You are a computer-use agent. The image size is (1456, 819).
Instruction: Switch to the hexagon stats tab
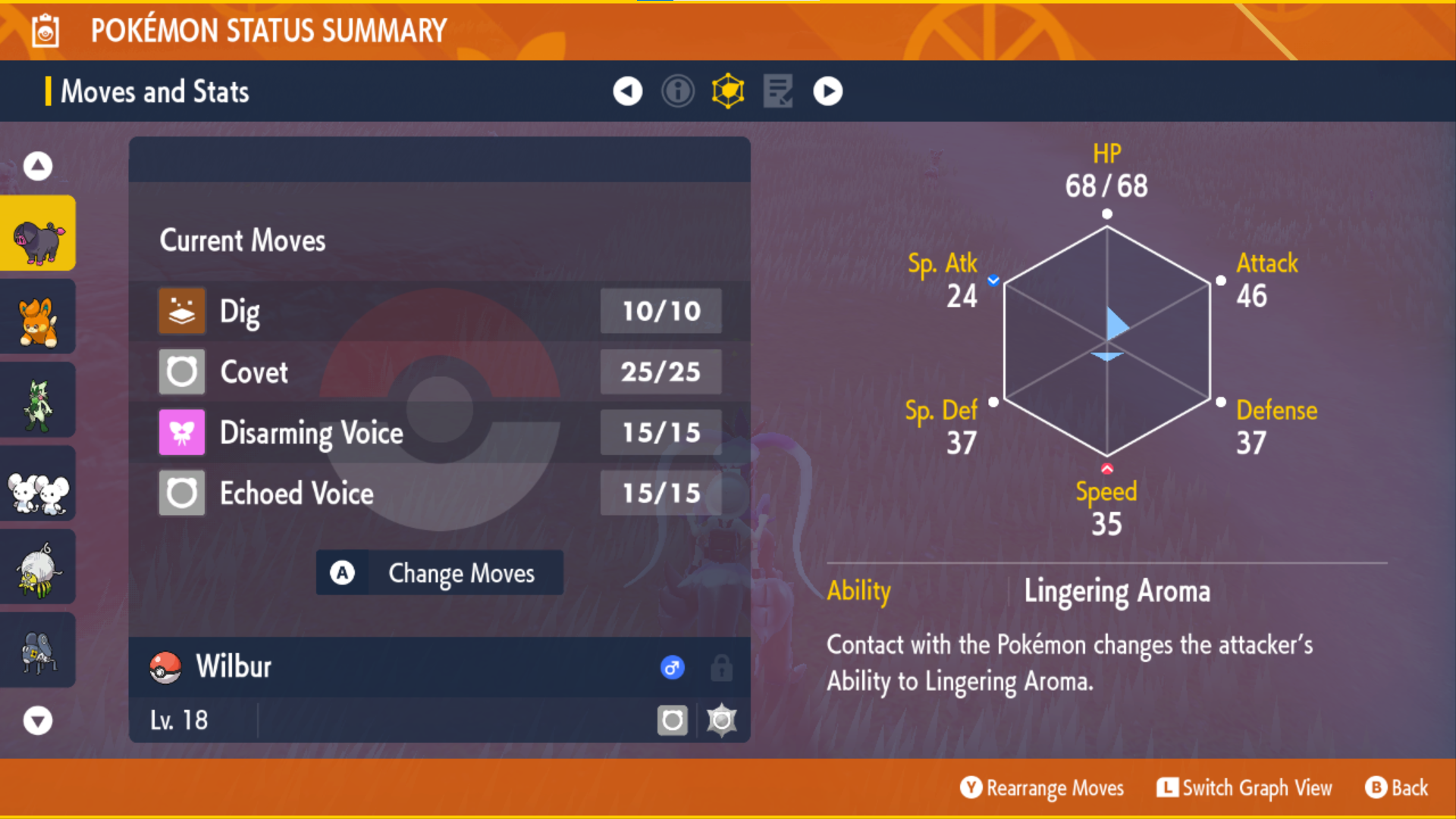click(728, 92)
